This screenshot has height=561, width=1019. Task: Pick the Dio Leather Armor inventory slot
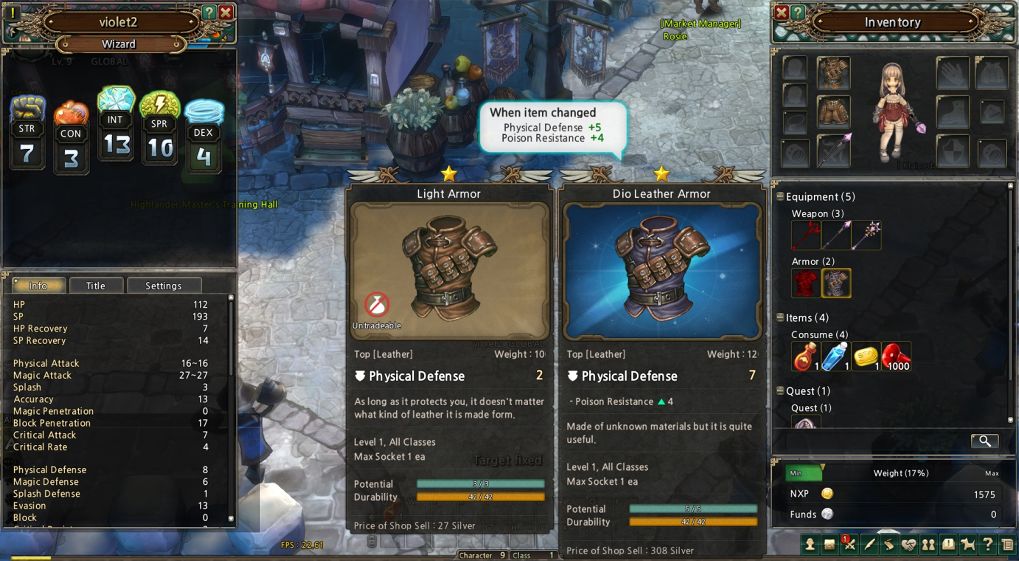[x=836, y=283]
